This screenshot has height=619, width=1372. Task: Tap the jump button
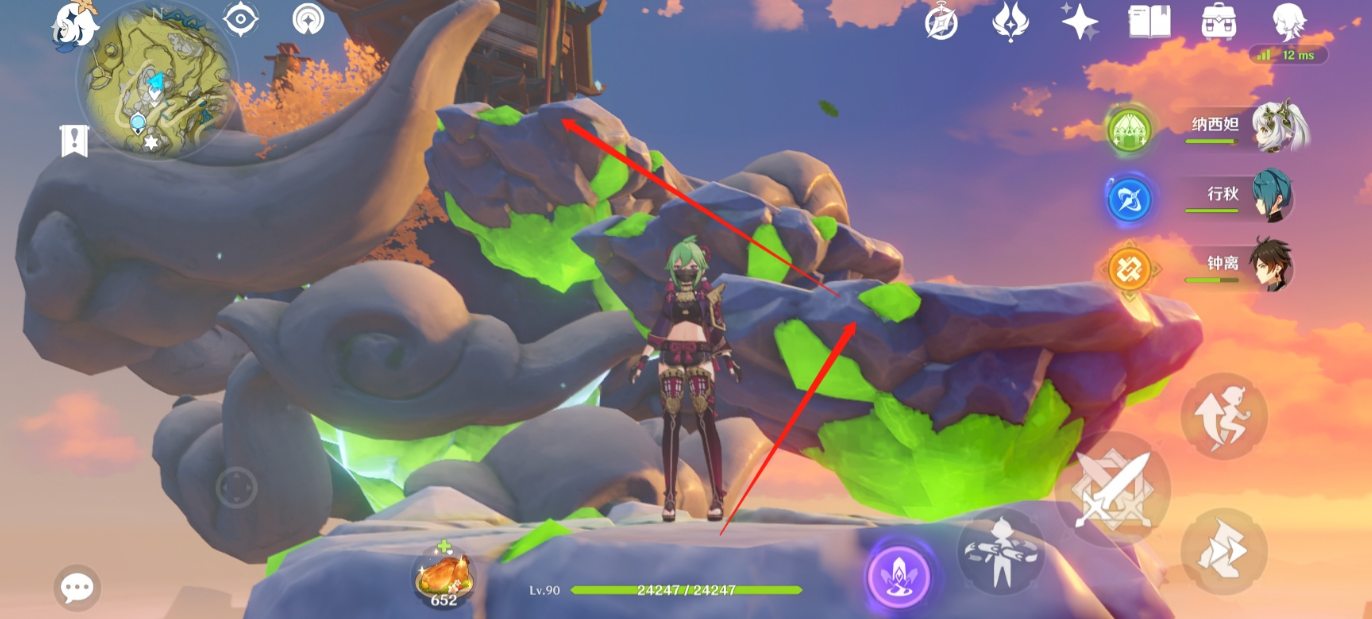pos(1223,416)
